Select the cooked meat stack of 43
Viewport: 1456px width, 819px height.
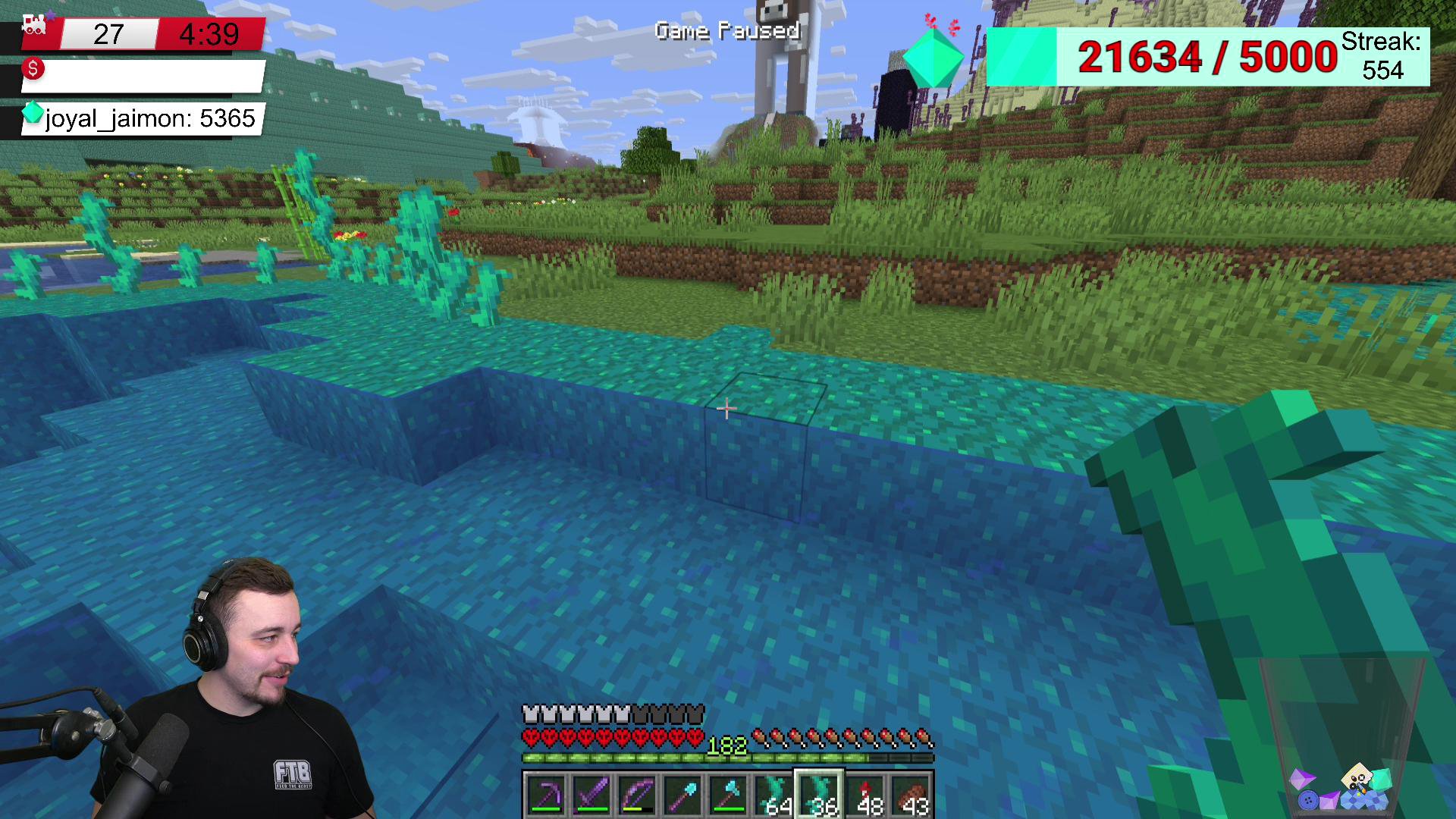911,795
